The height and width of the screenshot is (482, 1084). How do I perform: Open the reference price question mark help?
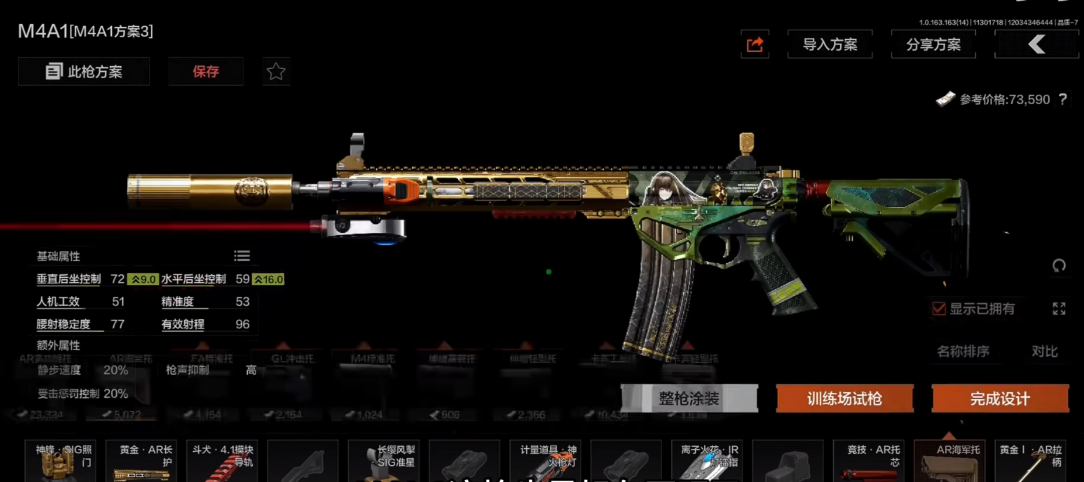coord(1062,99)
